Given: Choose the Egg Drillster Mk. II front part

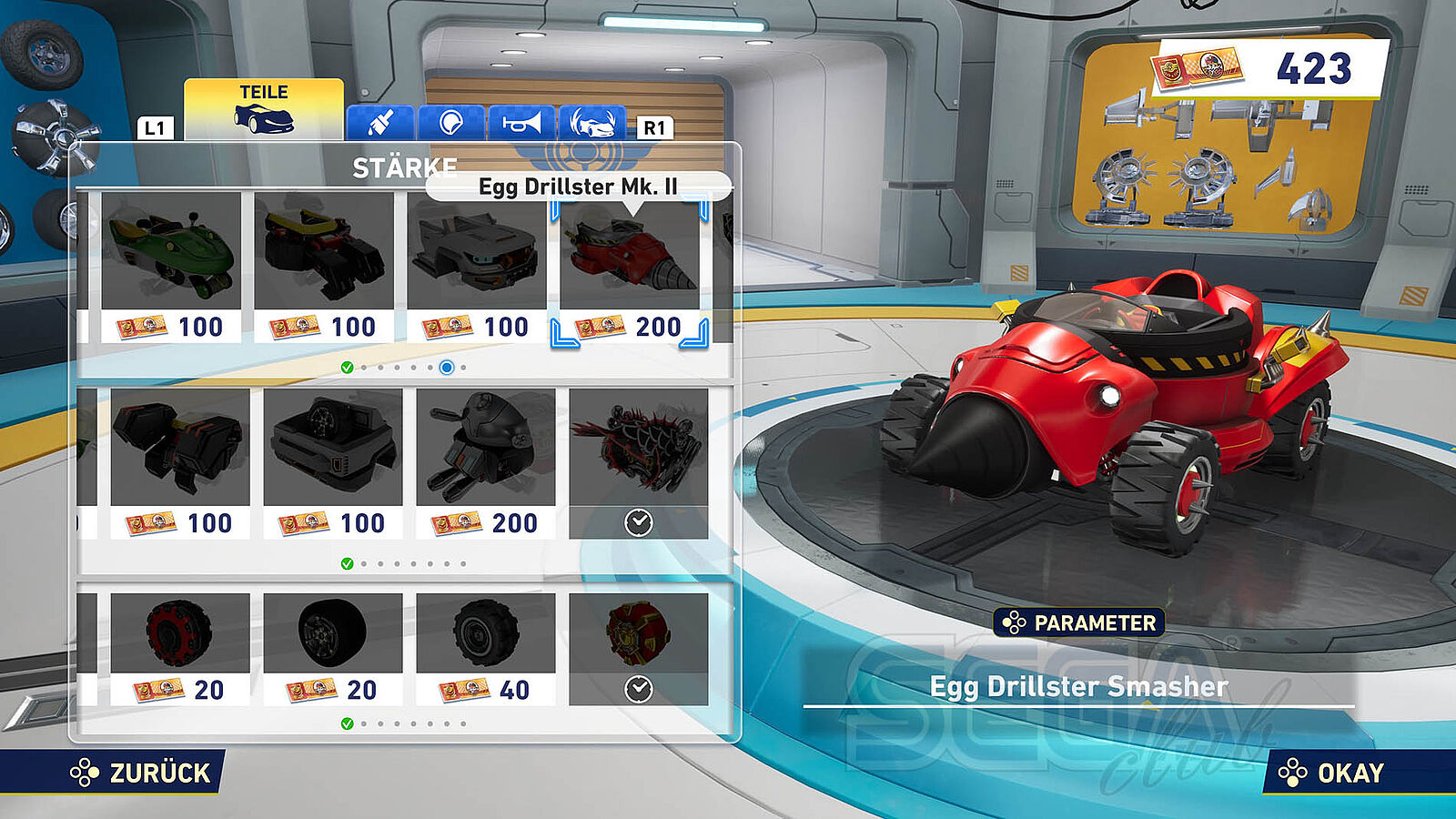Looking at the screenshot, I should tap(630, 268).
